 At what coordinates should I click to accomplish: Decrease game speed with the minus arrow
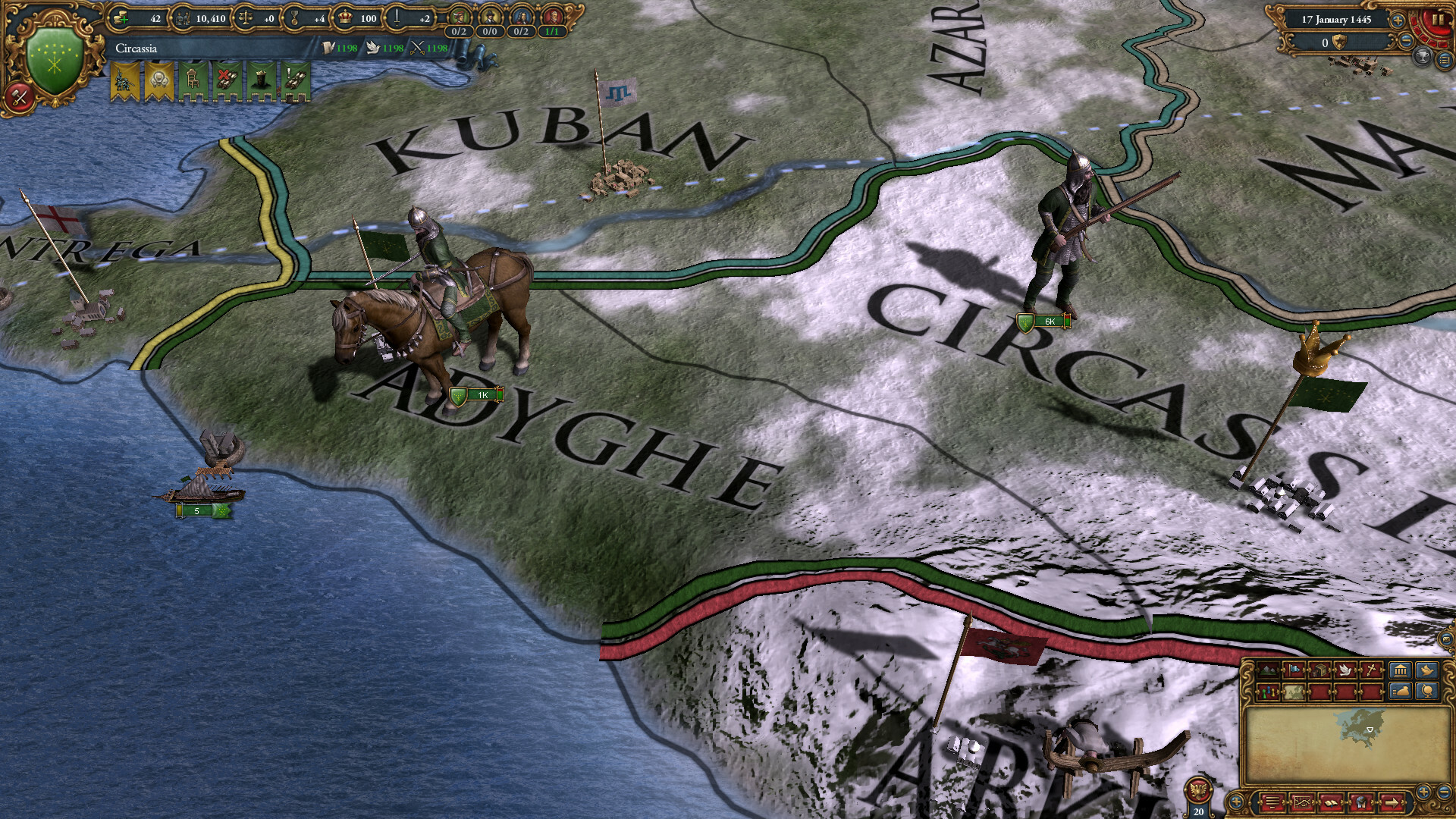1406,41
